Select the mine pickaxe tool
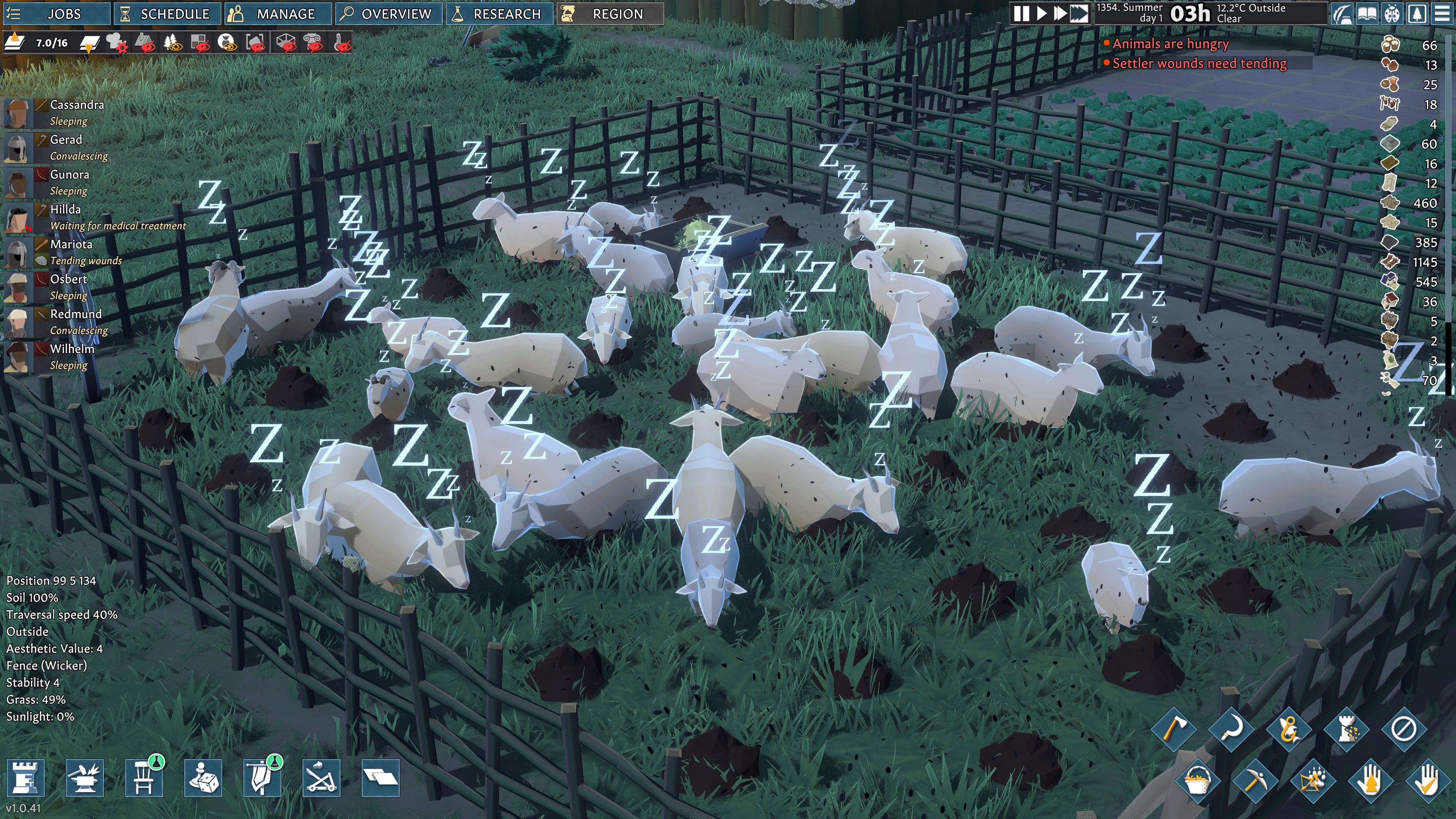This screenshot has height=819, width=1456. click(x=1257, y=782)
